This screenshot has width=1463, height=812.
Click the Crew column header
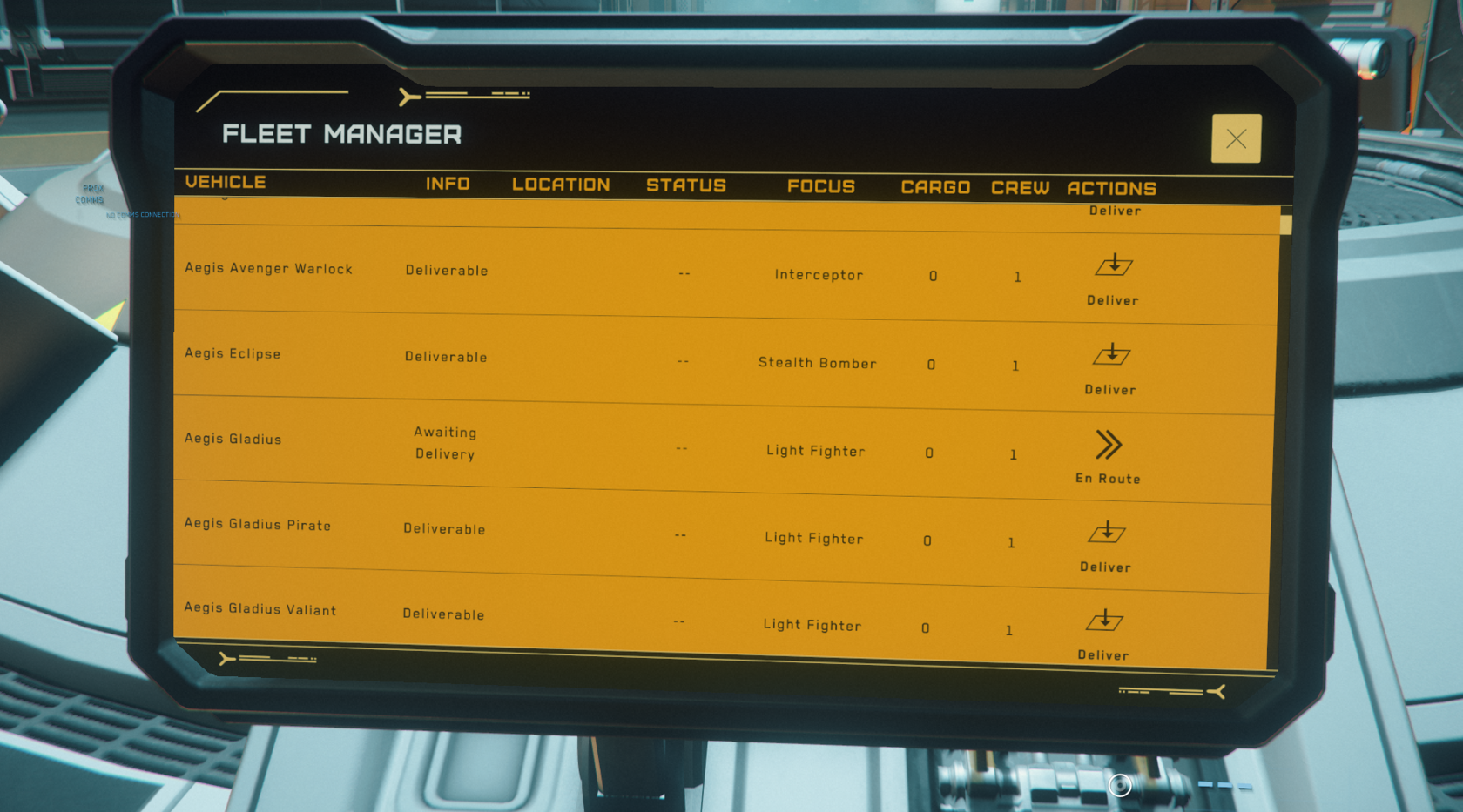[x=1020, y=188]
